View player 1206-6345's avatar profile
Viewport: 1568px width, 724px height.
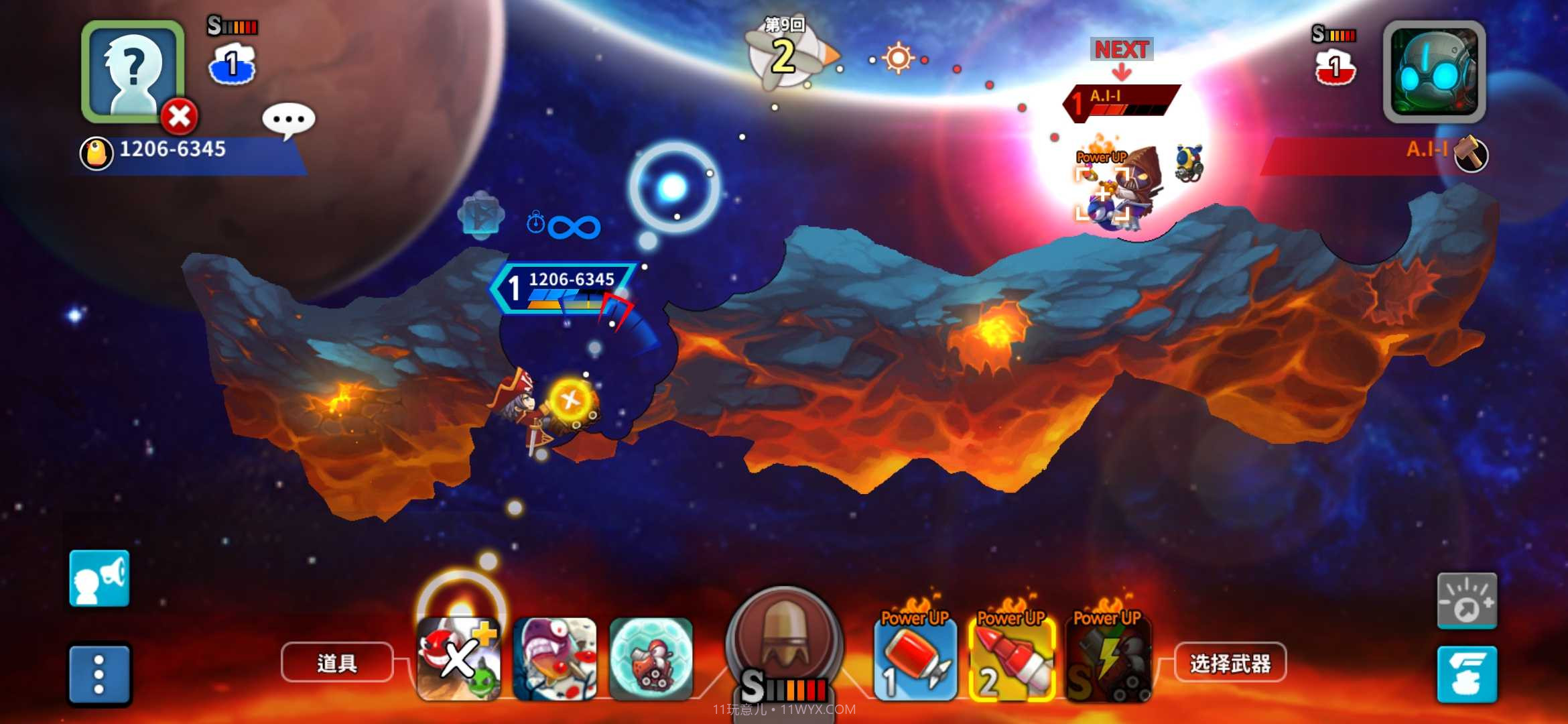(x=132, y=70)
